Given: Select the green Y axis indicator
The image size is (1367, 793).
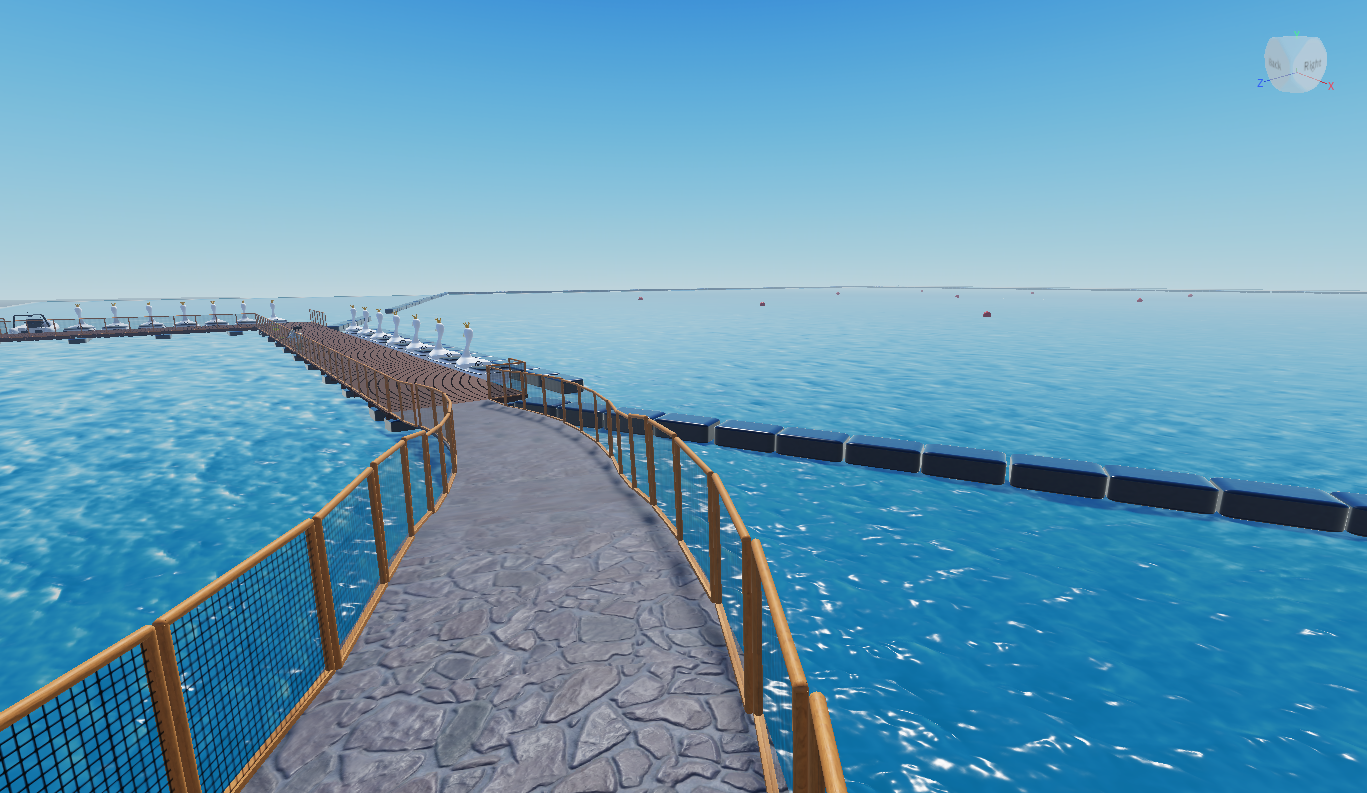Looking at the screenshot, I should pos(1297,35).
